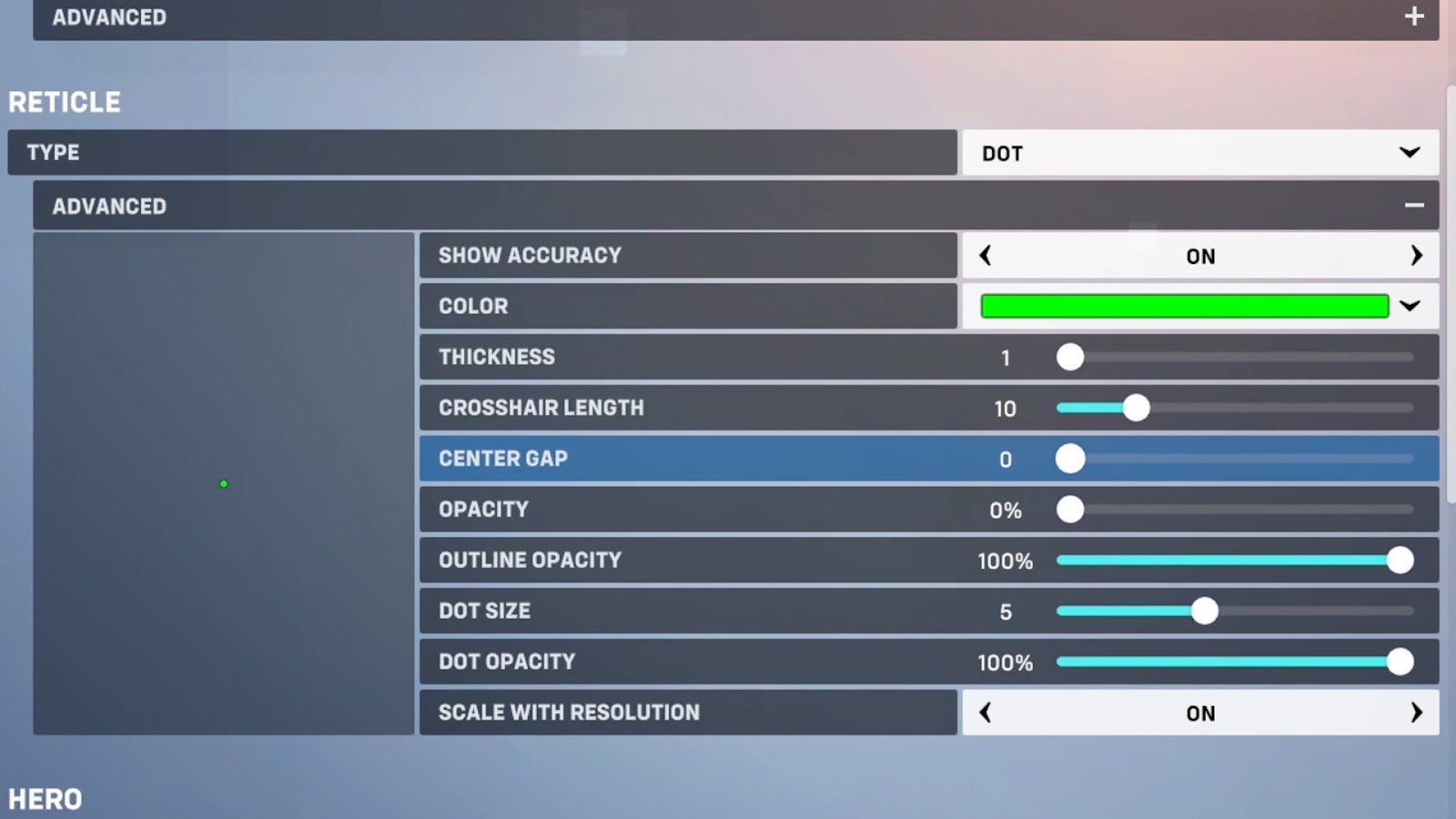Switch Show Accuracy to previous option
This screenshot has height=819, width=1456.
click(986, 256)
